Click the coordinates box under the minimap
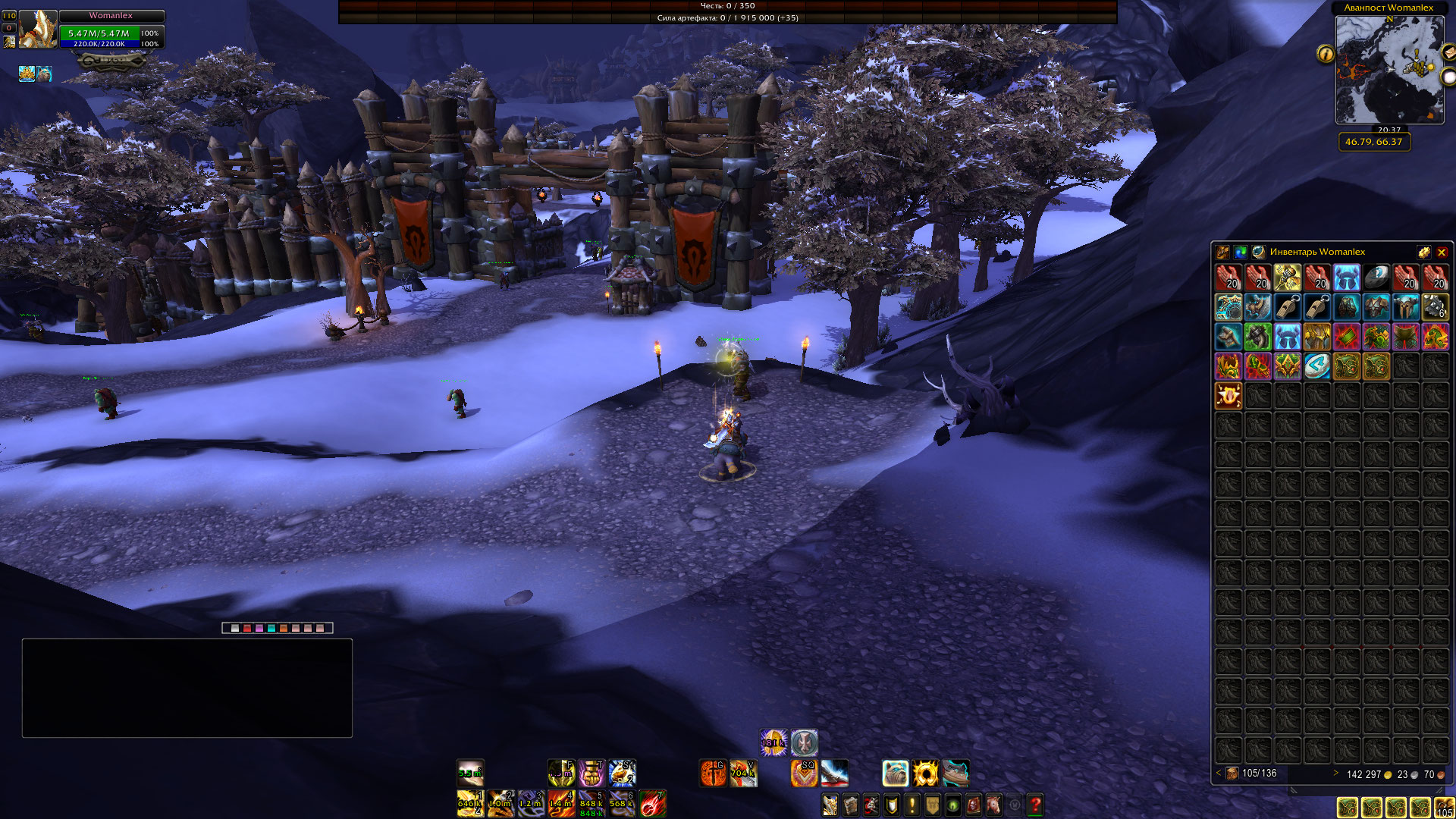This screenshot has width=1456, height=819. tap(1373, 142)
